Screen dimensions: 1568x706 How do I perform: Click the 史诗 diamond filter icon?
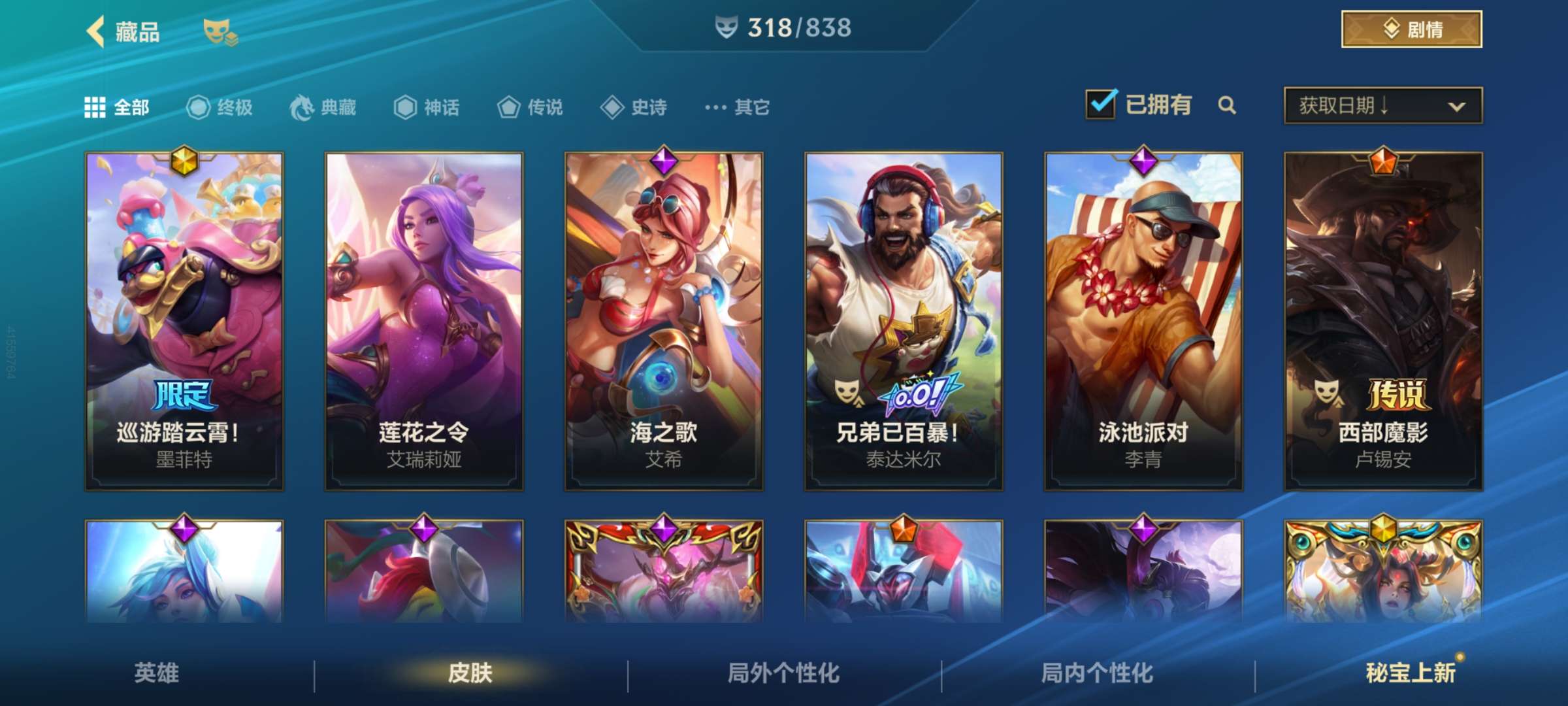[611, 108]
